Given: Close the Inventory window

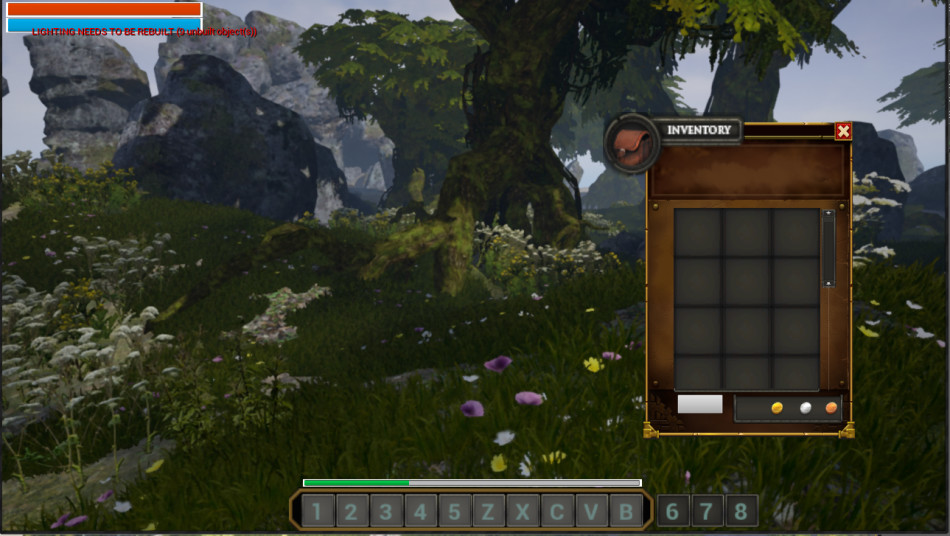Looking at the screenshot, I should click(843, 131).
